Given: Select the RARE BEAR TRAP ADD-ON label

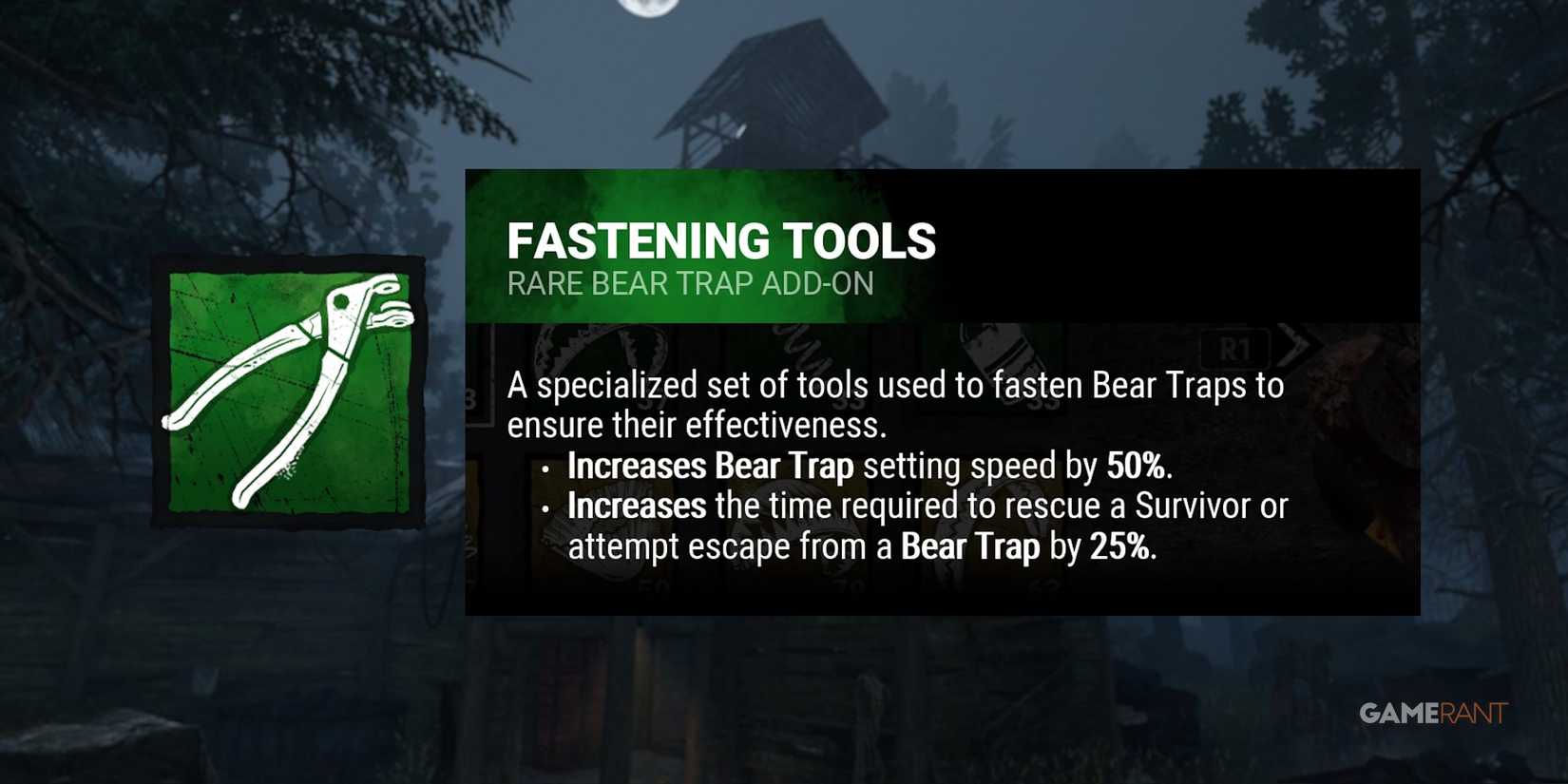Looking at the screenshot, I should tap(691, 283).
